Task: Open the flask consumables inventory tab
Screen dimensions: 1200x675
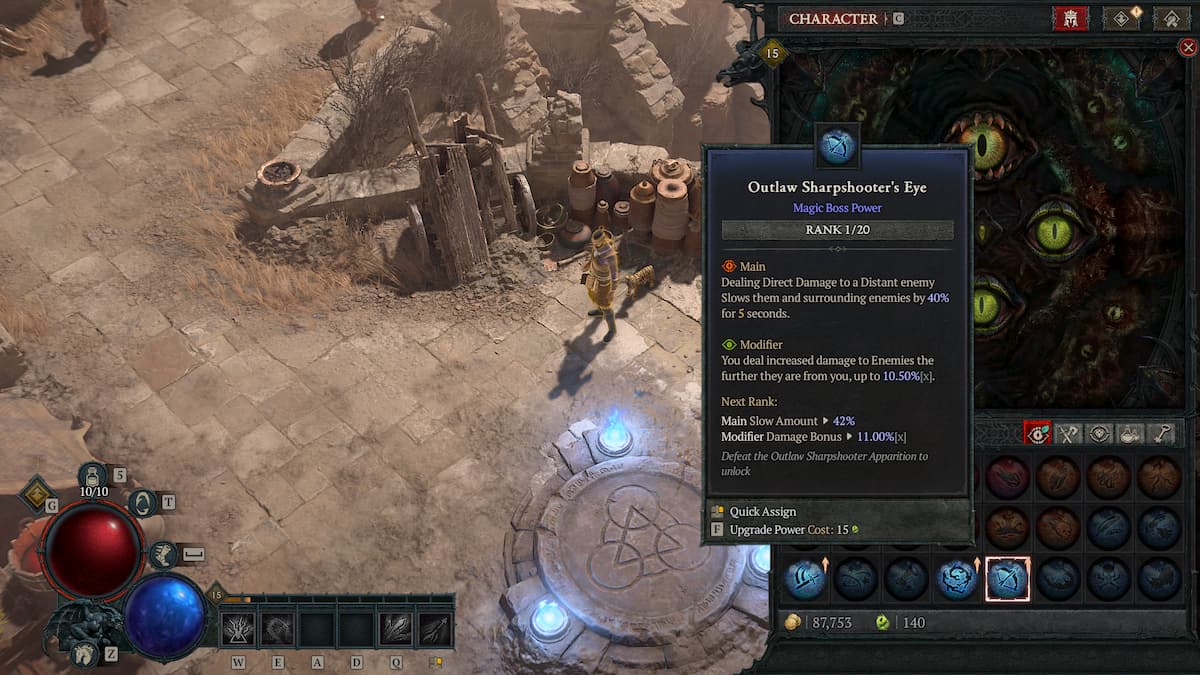Action: [1131, 434]
